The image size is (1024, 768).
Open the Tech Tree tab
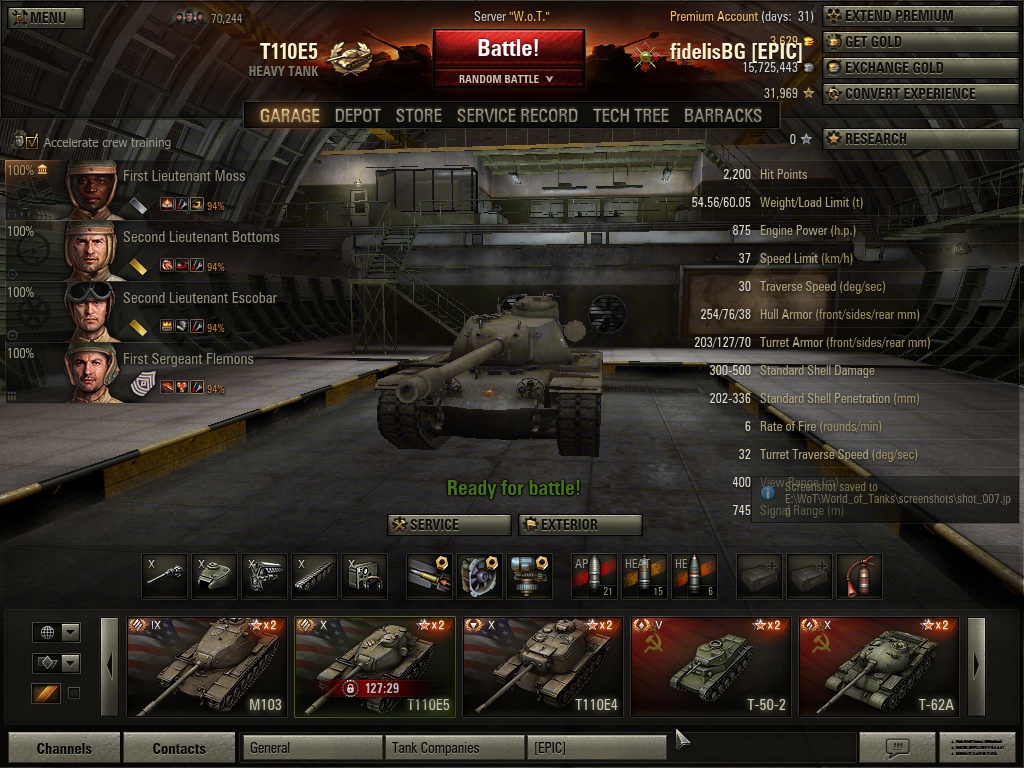[630, 116]
